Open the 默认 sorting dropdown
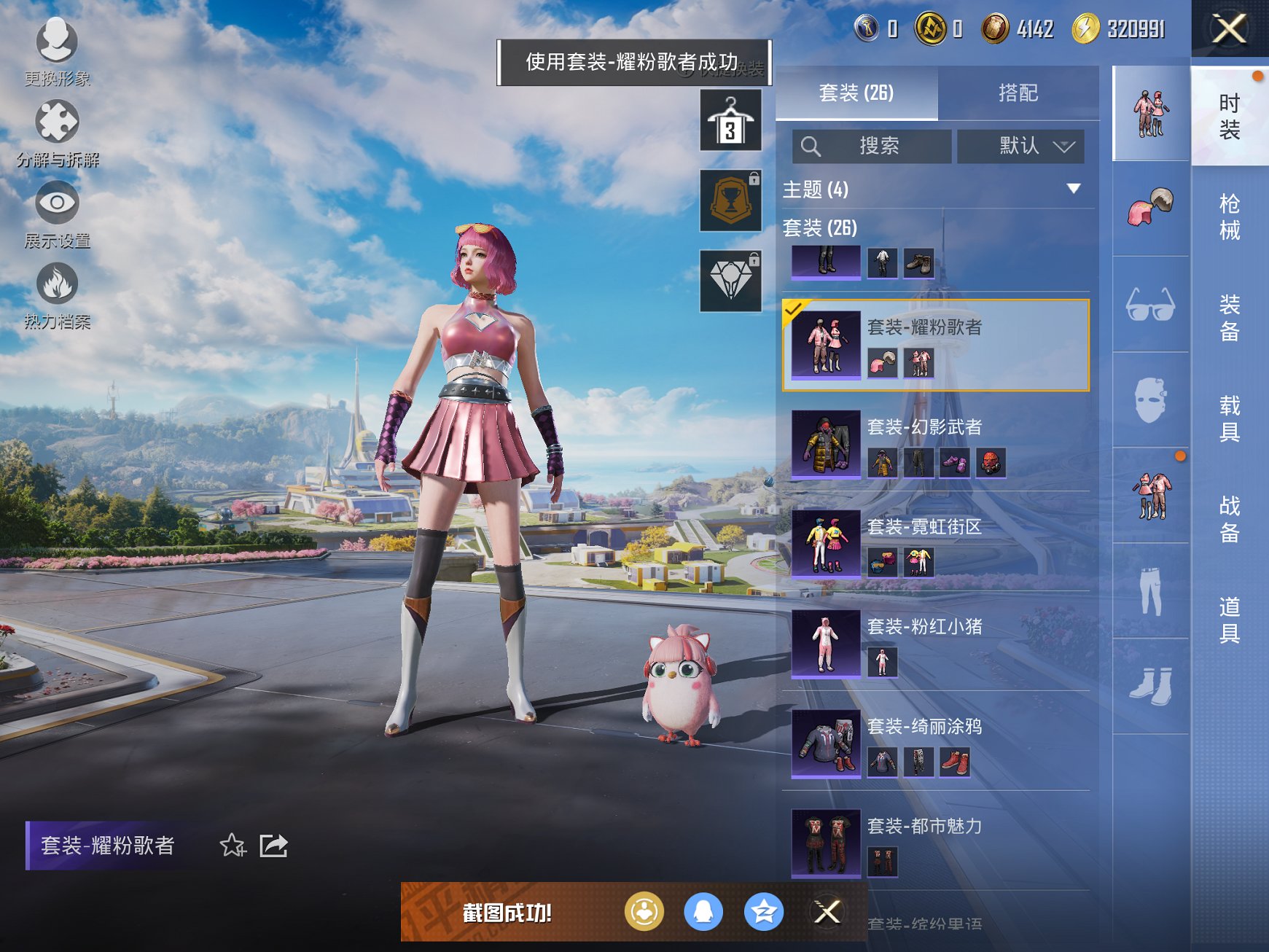 1020,146
